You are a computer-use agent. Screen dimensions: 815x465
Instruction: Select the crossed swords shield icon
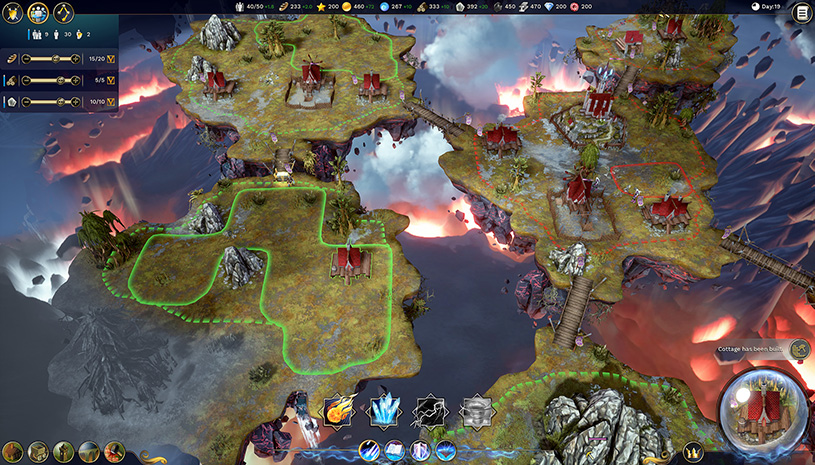tap(14, 13)
